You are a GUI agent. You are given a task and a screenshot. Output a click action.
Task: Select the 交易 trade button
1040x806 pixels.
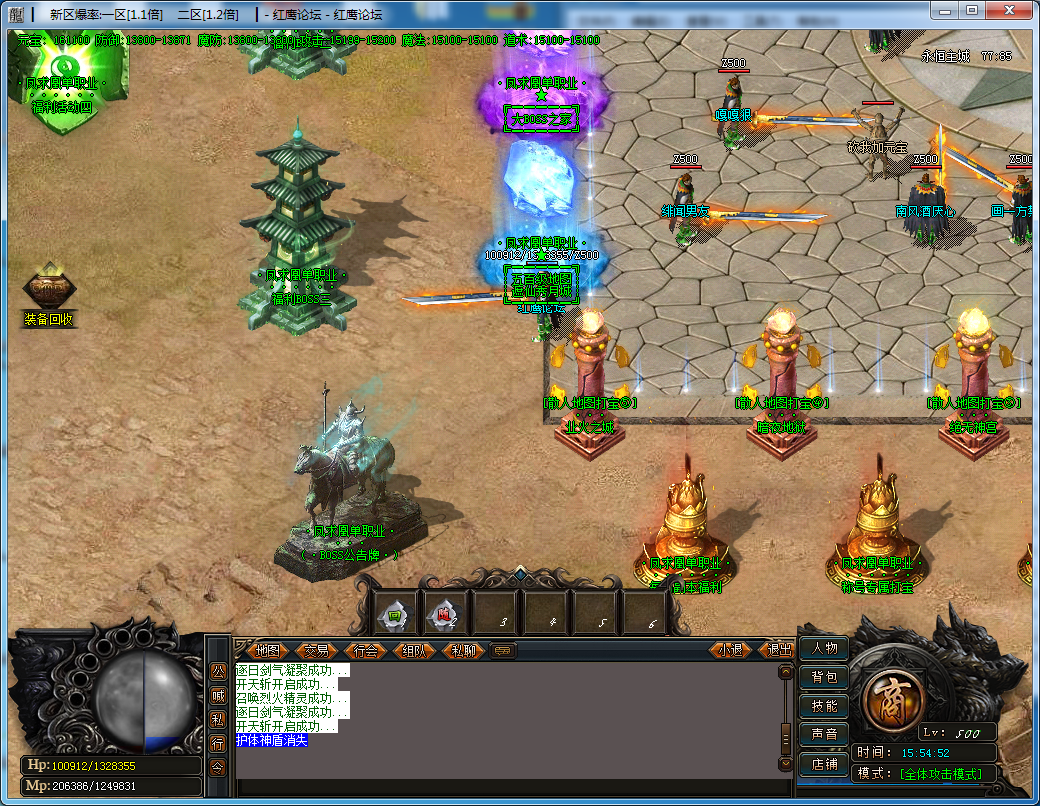tap(316, 650)
